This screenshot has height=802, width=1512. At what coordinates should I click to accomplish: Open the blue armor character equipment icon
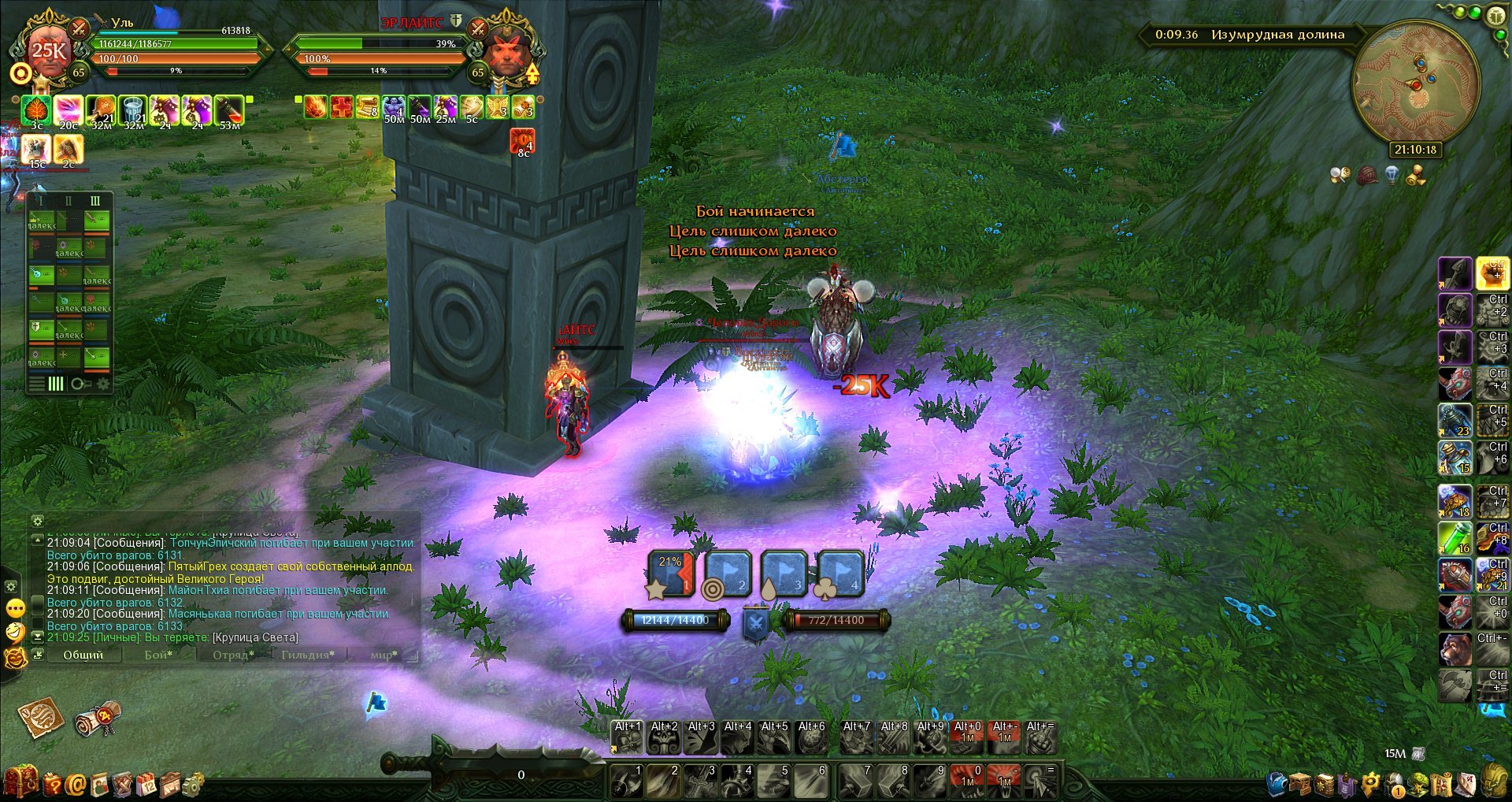[x=1277, y=784]
